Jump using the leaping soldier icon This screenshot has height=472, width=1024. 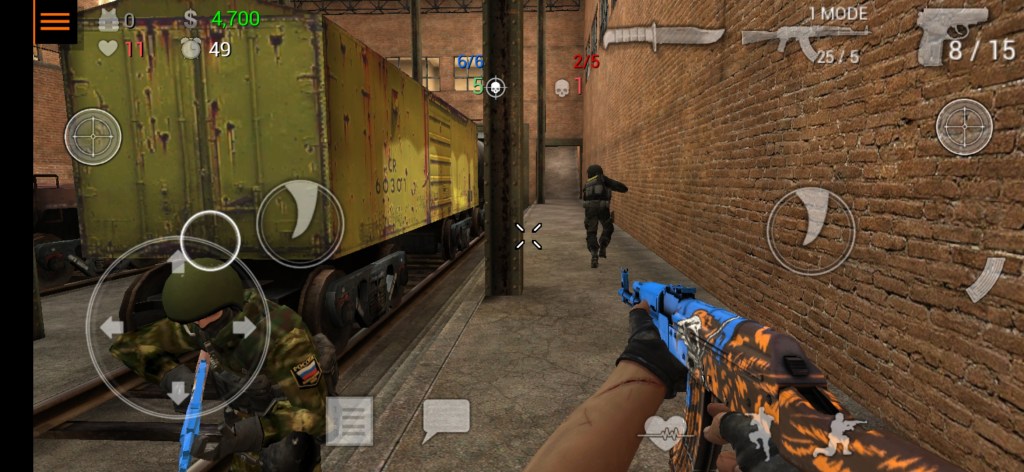click(761, 431)
